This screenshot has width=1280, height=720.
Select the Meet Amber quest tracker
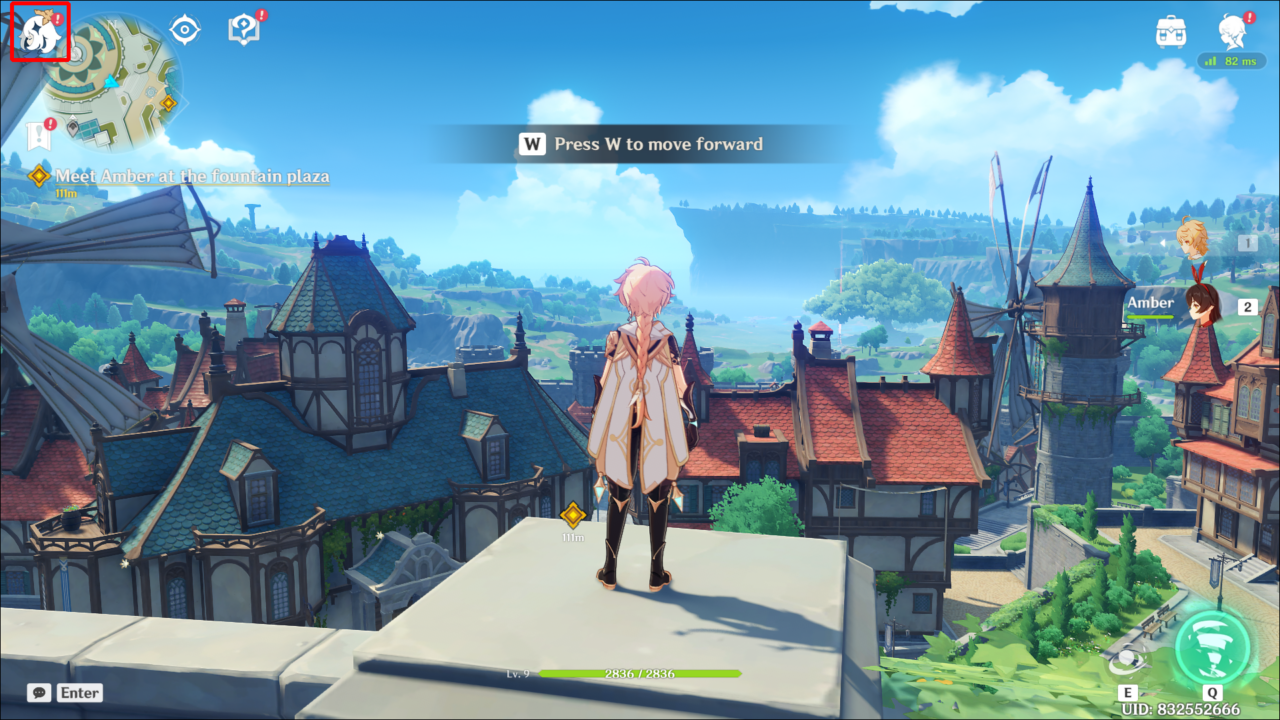point(191,177)
